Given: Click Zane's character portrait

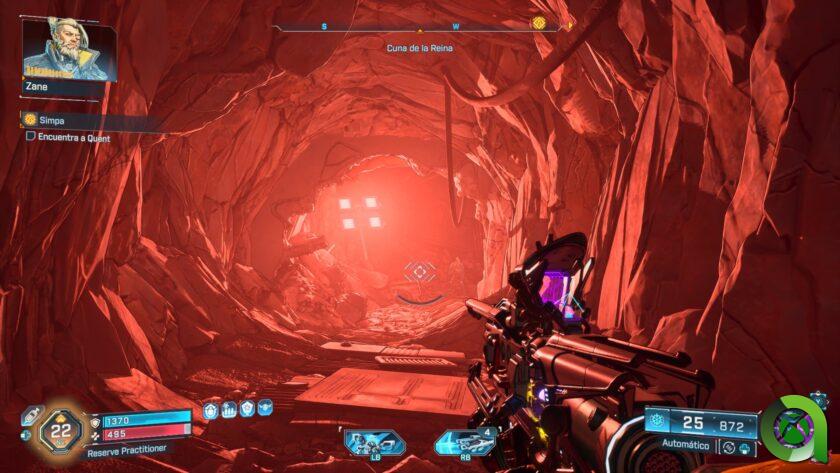Looking at the screenshot, I should coord(69,49).
